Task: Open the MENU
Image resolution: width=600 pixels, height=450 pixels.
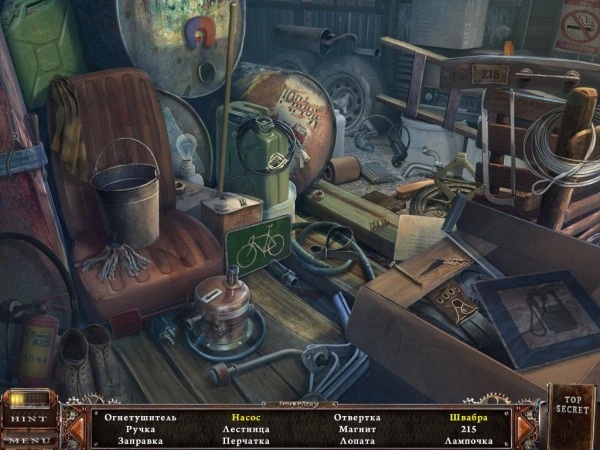Action: coord(28,439)
